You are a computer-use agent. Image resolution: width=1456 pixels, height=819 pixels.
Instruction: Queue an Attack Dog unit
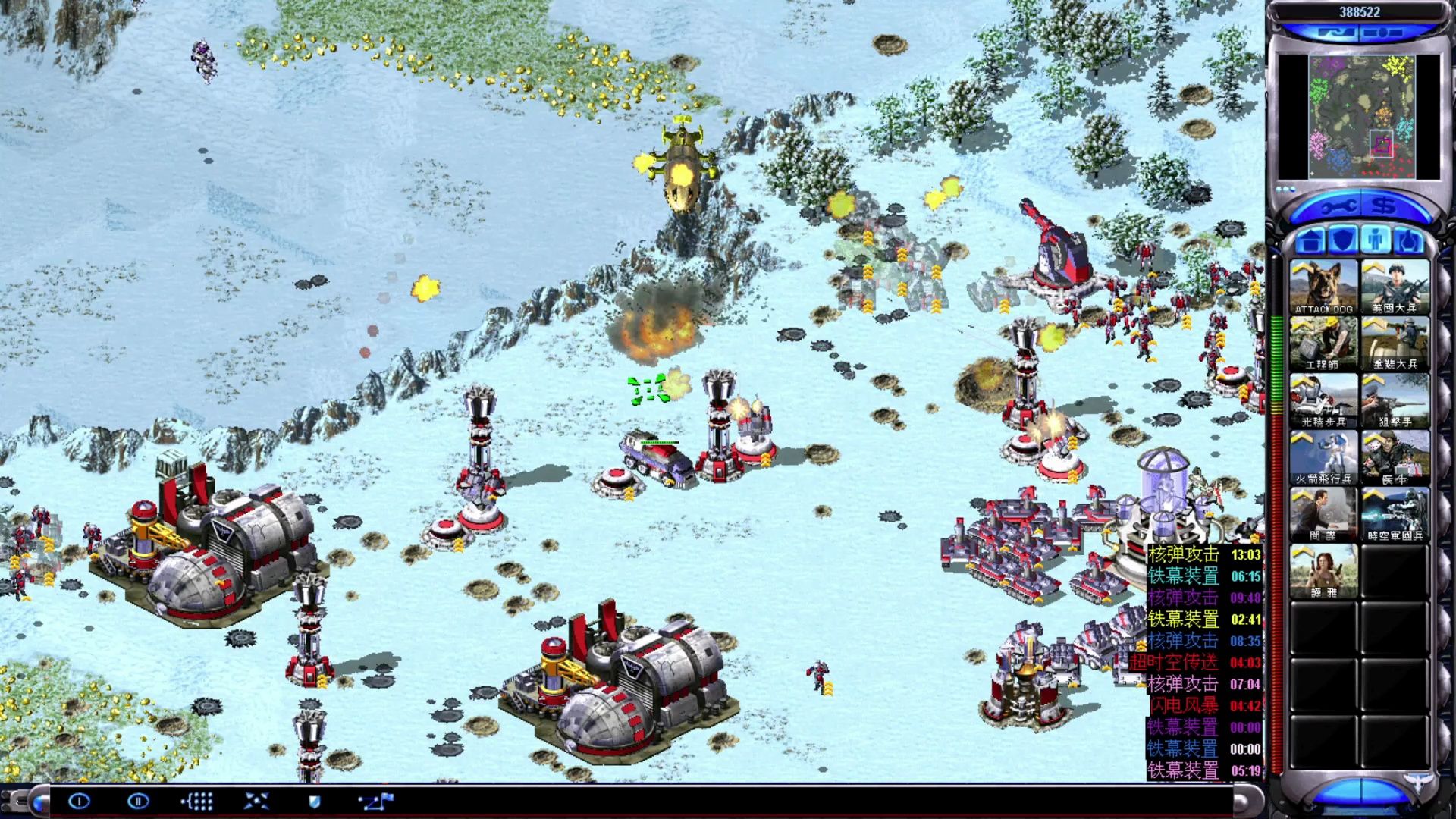[1323, 287]
